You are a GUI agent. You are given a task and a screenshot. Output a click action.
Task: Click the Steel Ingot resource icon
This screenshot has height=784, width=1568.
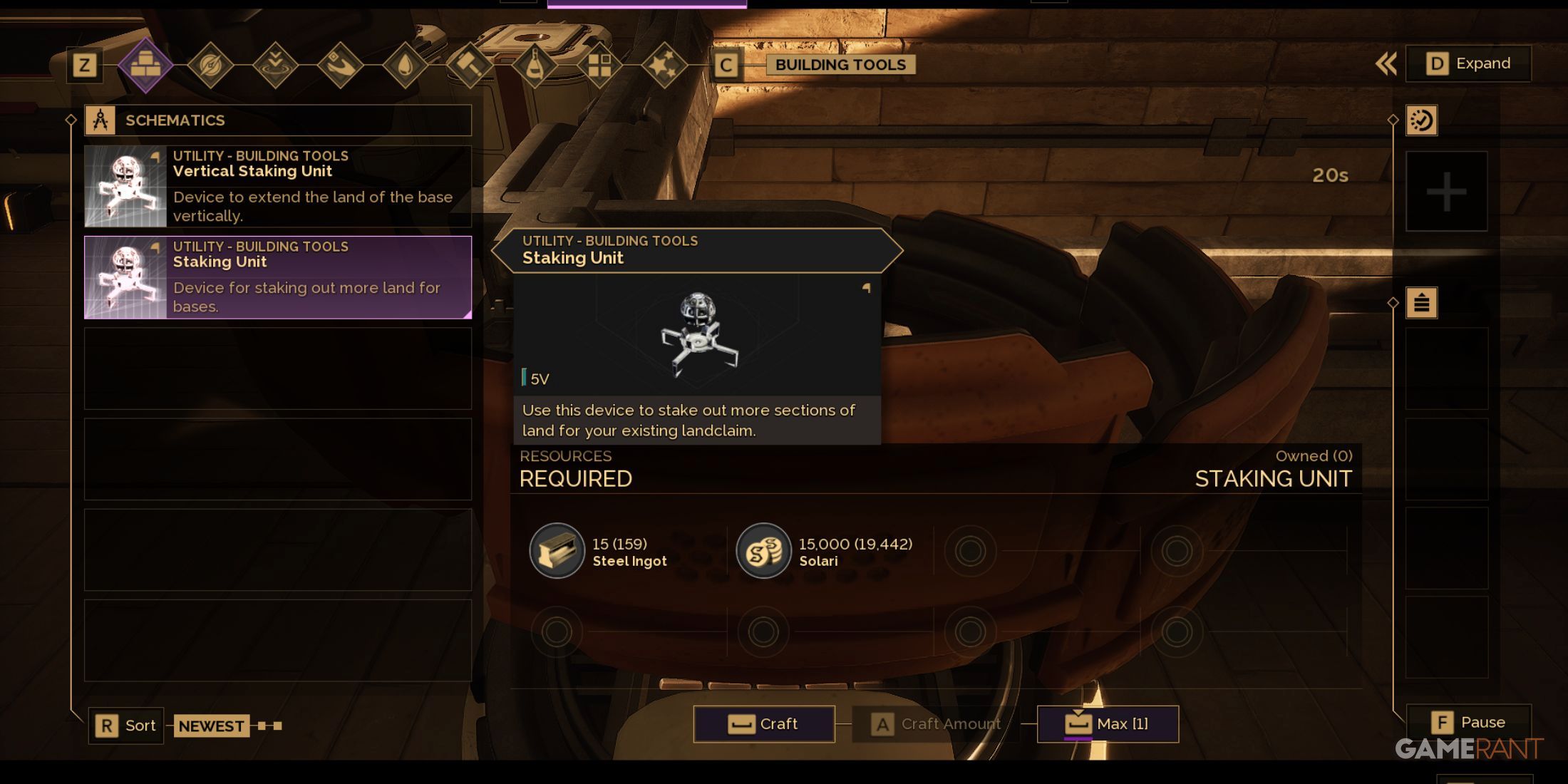[557, 551]
